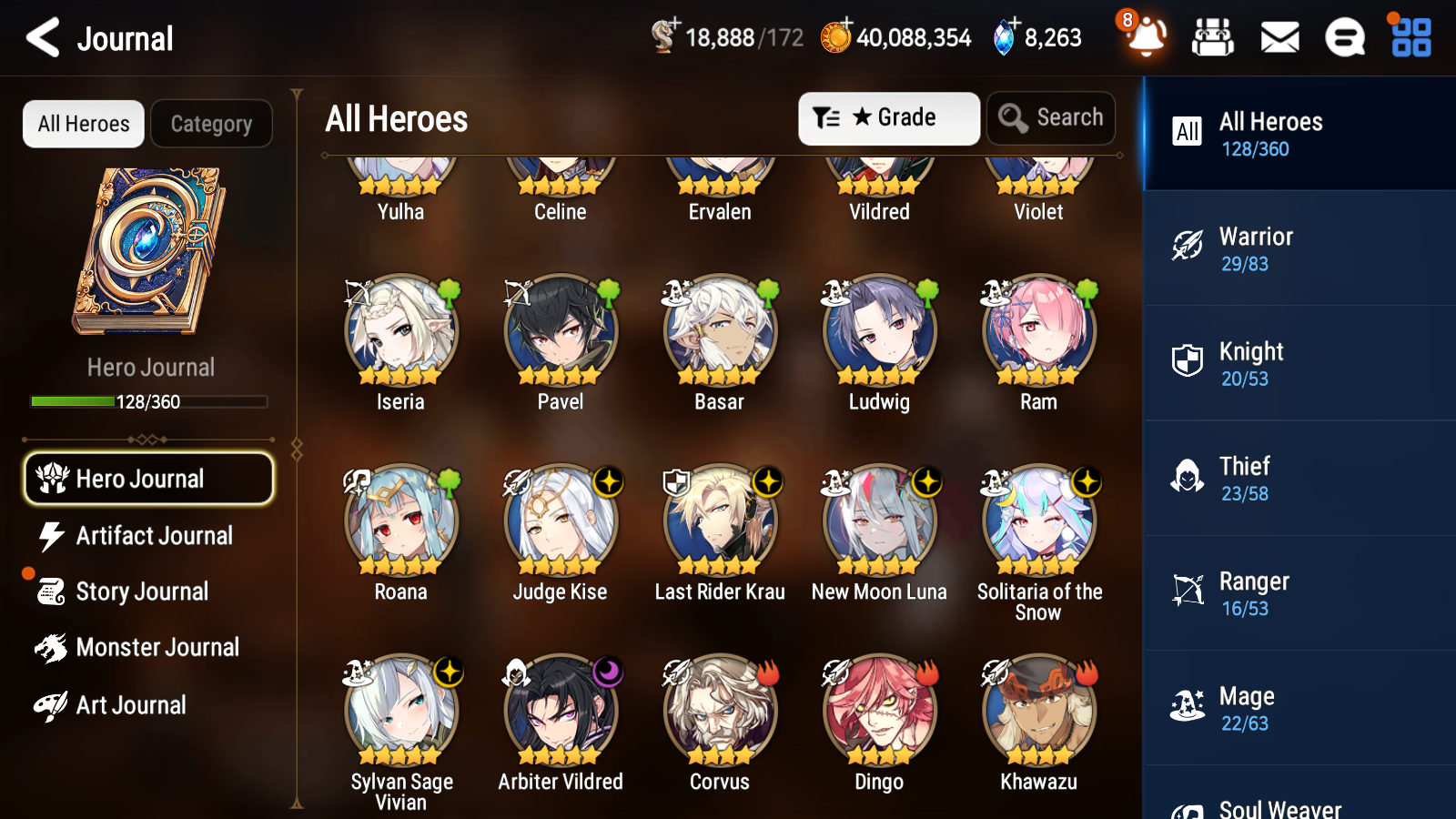Viewport: 1456px width, 819px height.
Task: Click the Artifact Journal lightning icon
Action: pos(51,536)
